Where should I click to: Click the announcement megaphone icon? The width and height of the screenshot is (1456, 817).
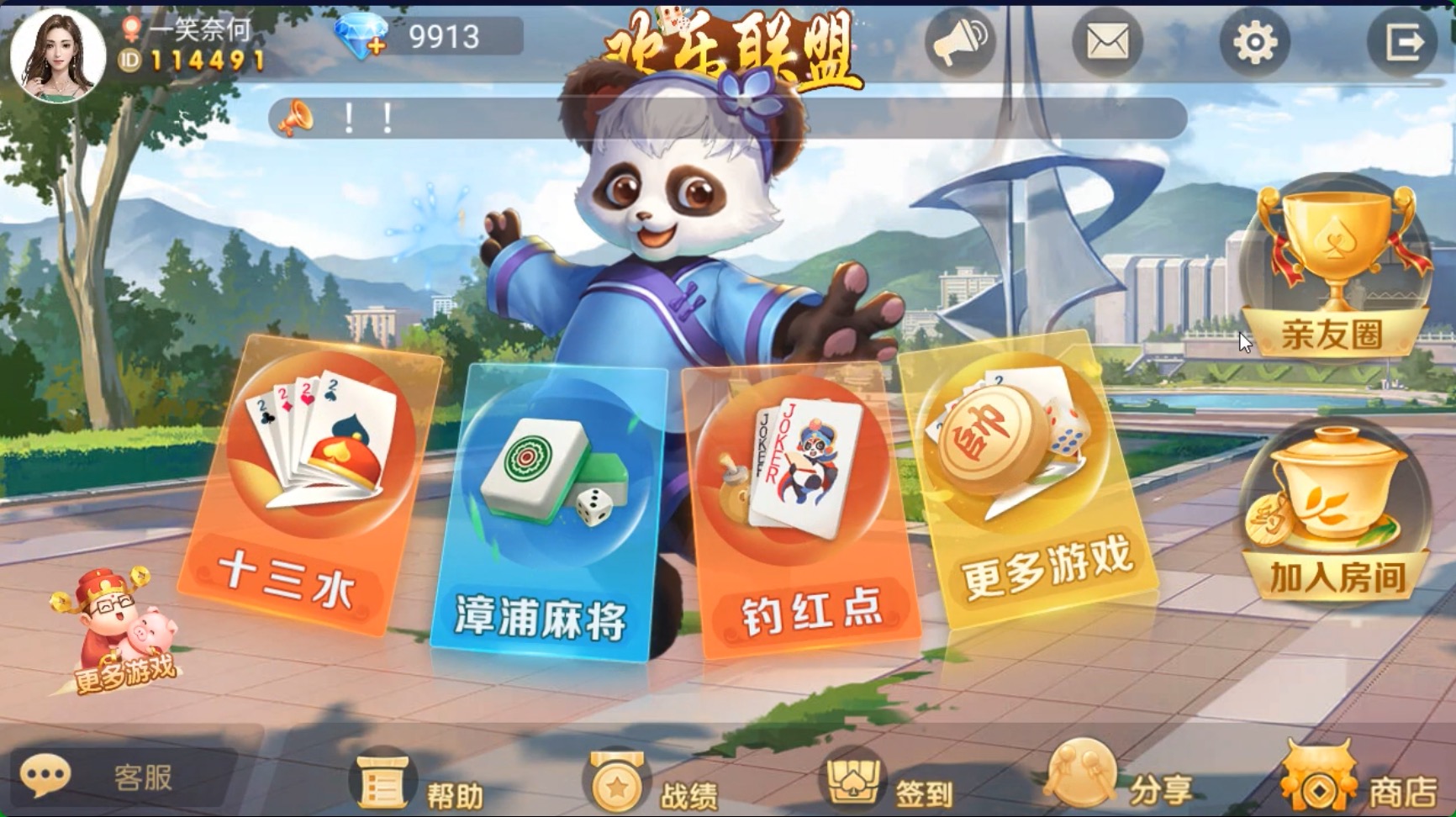pos(960,40)
